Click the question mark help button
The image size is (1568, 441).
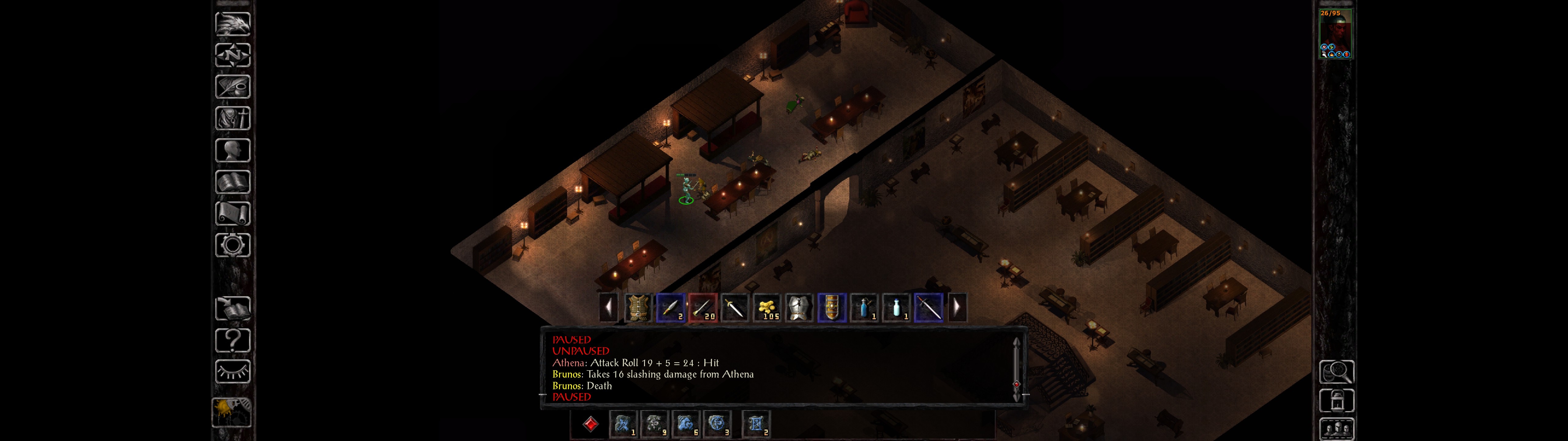coord(232,340)
